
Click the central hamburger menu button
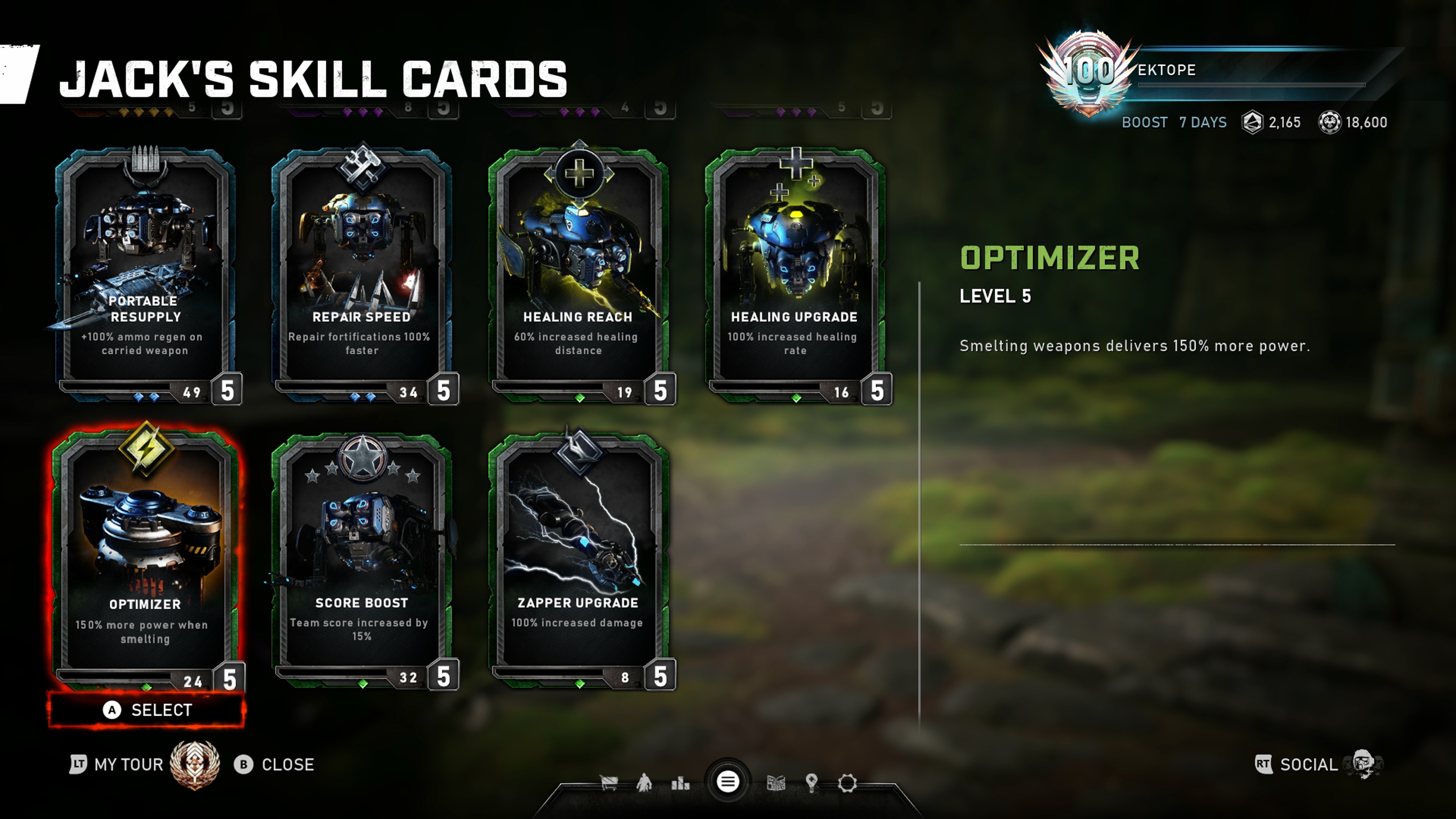click(728, 782)
